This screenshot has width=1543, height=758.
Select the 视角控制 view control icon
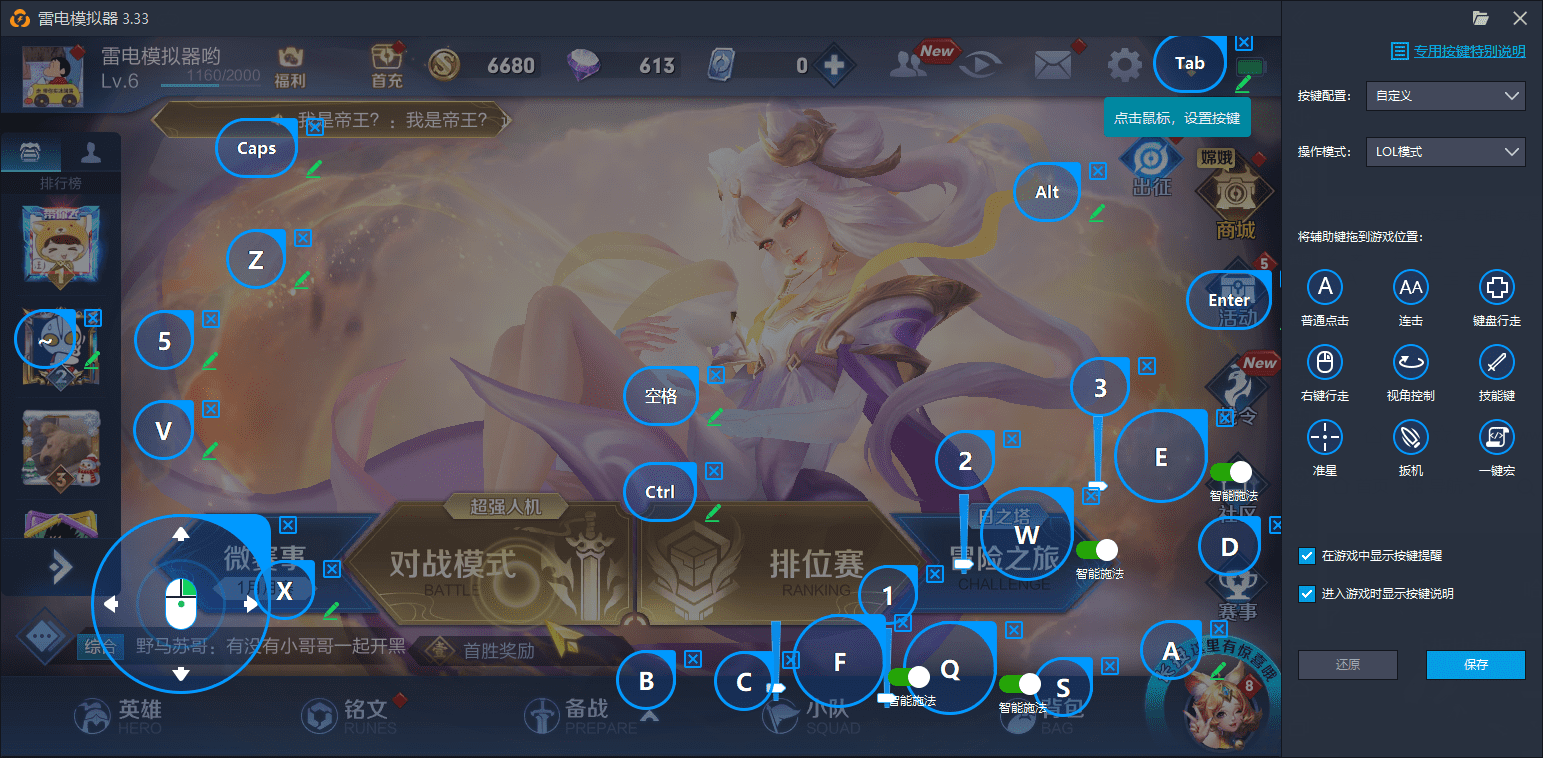[x=1410, y=362]
